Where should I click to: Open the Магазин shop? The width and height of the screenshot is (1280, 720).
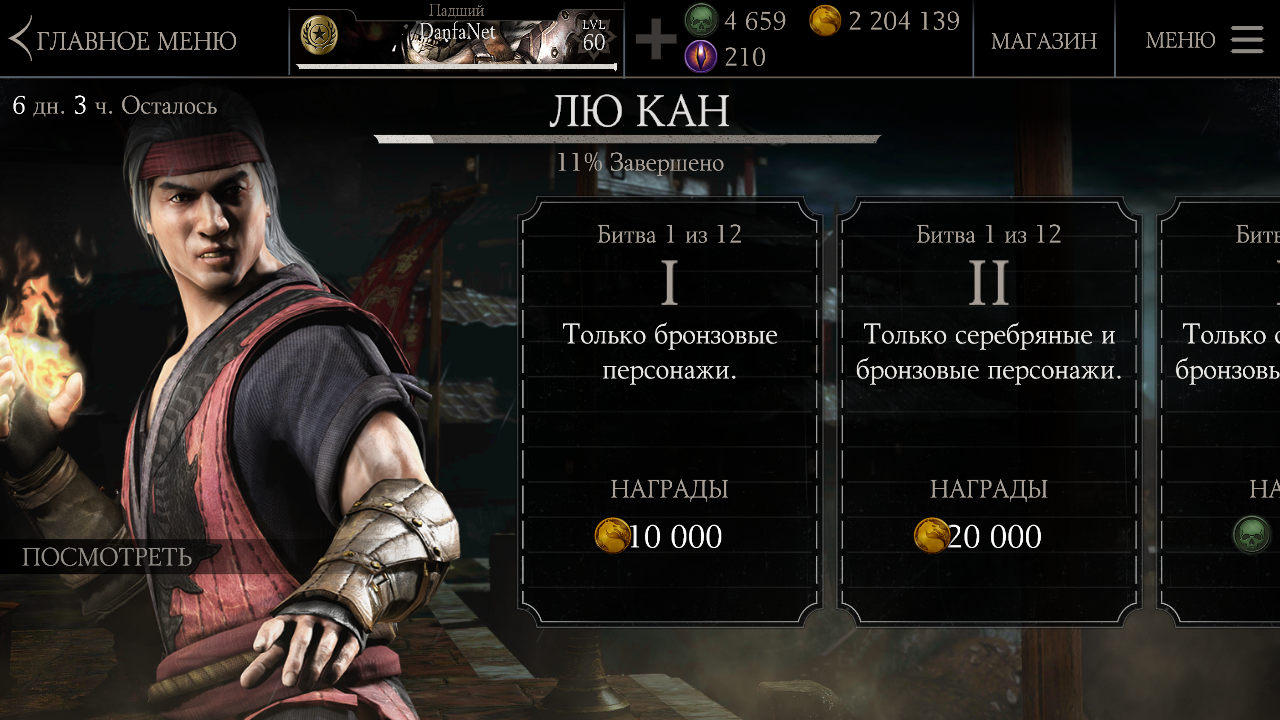click(1043, 40)
